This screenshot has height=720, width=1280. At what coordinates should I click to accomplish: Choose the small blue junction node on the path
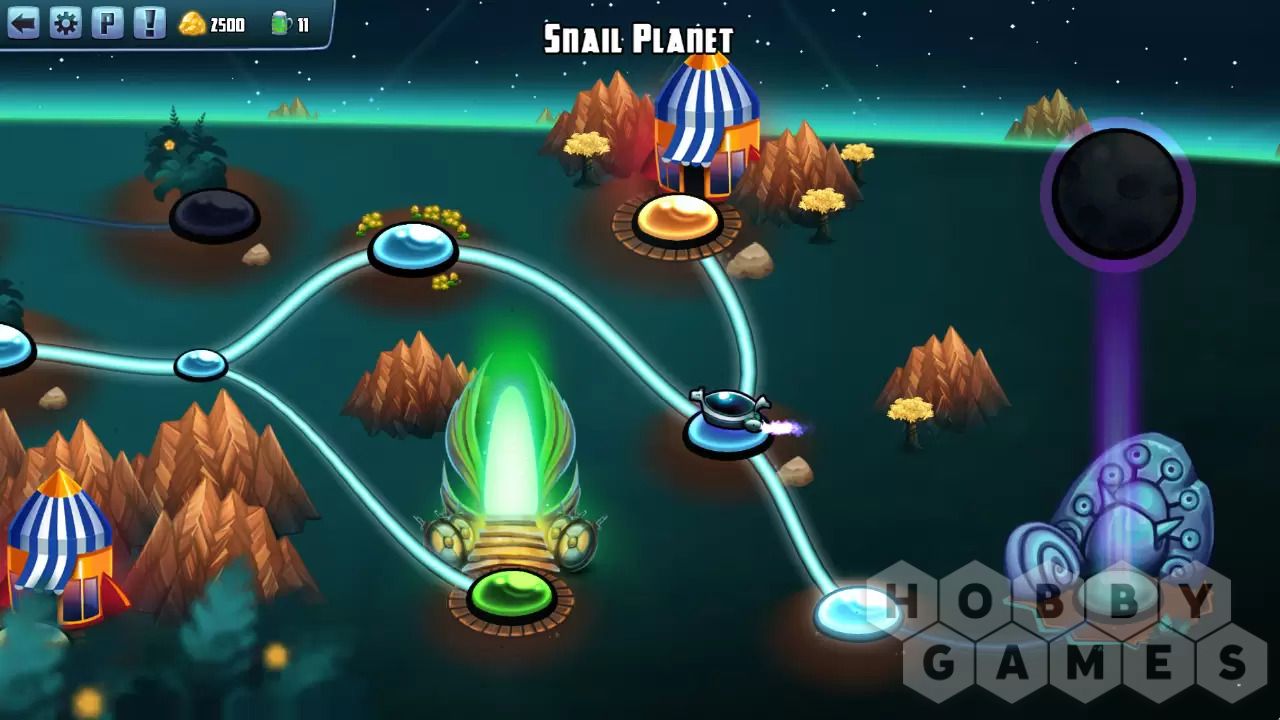point(200,364)
